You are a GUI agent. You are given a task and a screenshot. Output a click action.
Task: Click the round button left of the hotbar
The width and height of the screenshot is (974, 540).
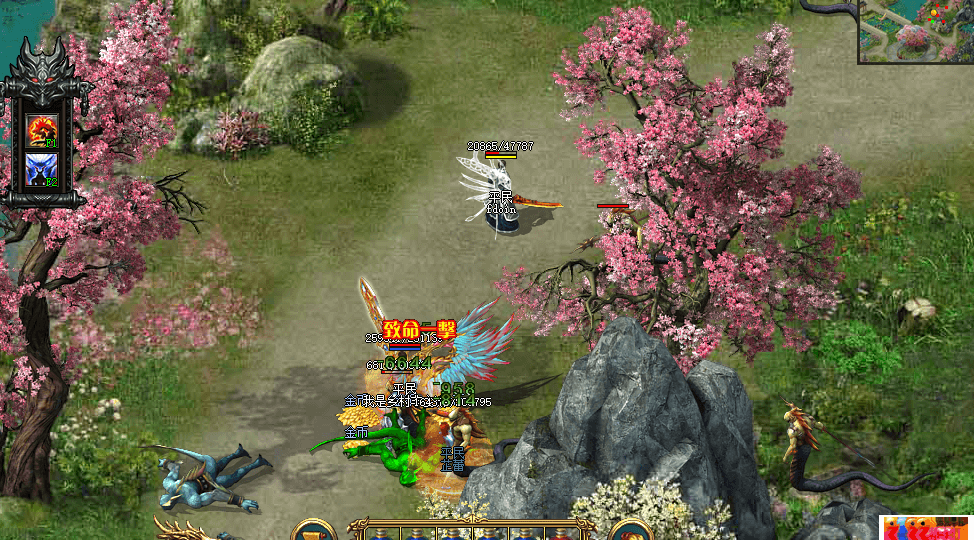pyautogui.click(x=314, y=530)
